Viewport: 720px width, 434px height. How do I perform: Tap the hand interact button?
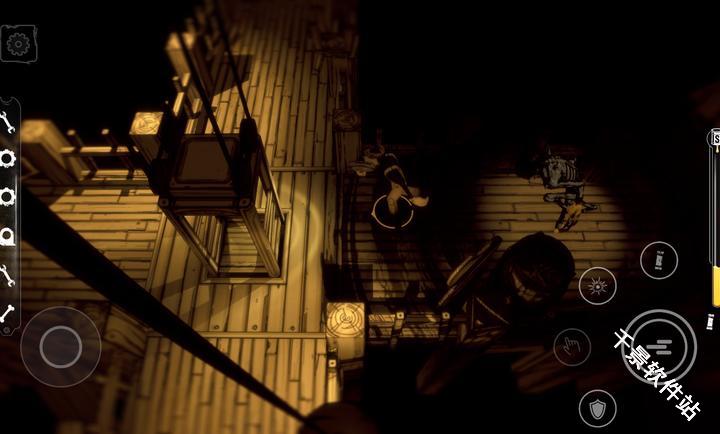pos(572,347)
